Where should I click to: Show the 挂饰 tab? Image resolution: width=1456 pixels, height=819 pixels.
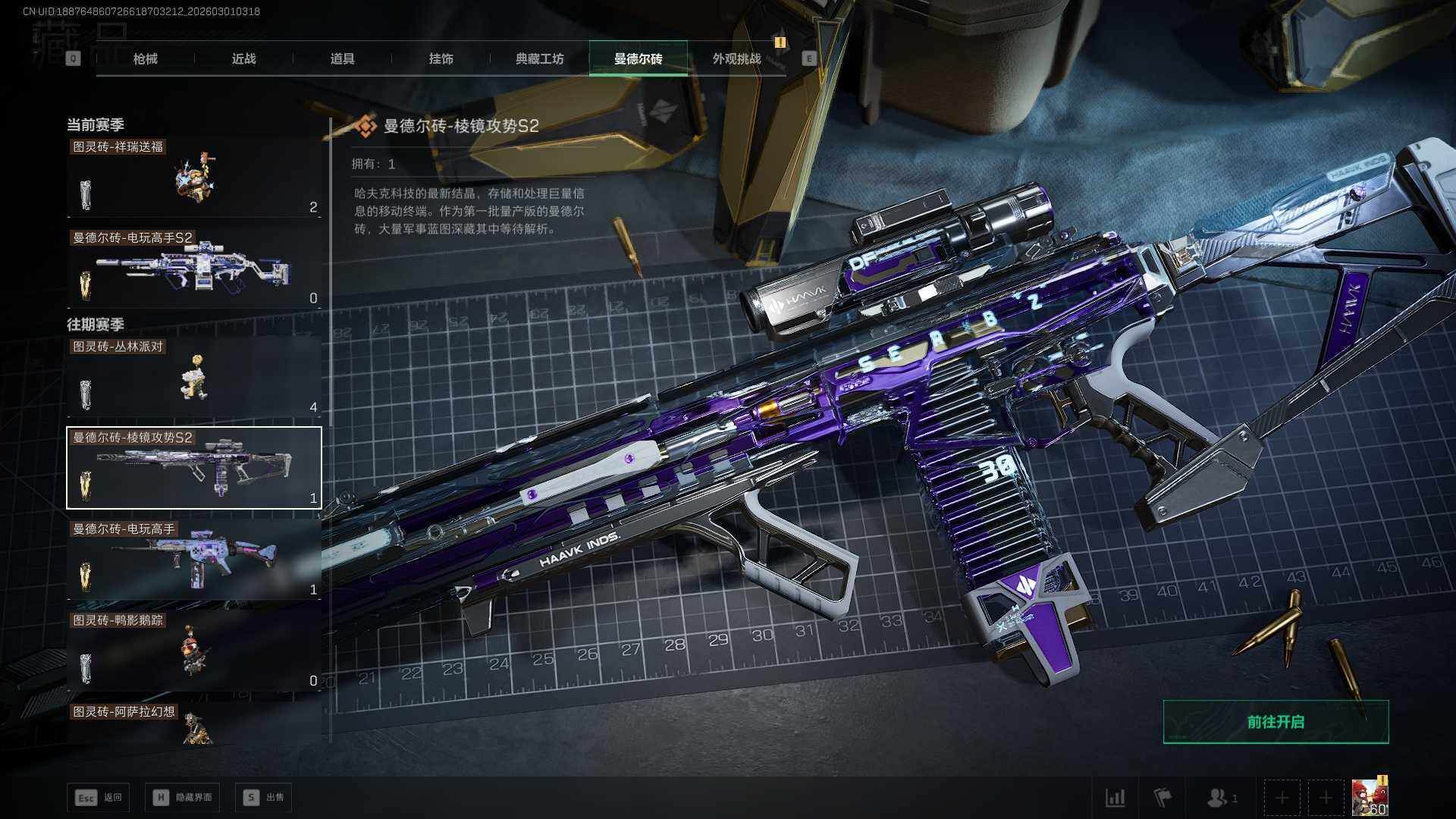click(x=441, y=58)
